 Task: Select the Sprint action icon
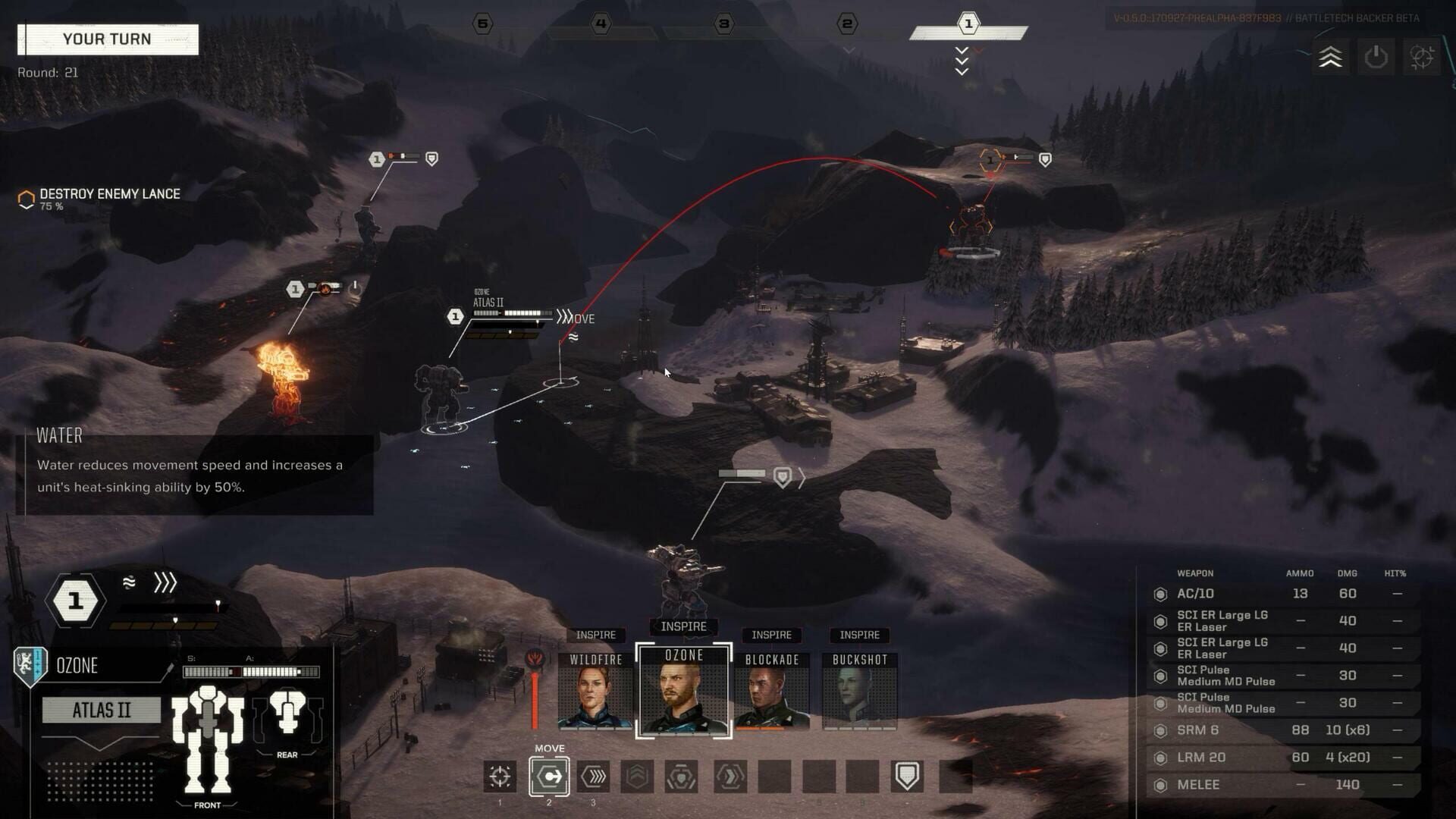(593, 776)
